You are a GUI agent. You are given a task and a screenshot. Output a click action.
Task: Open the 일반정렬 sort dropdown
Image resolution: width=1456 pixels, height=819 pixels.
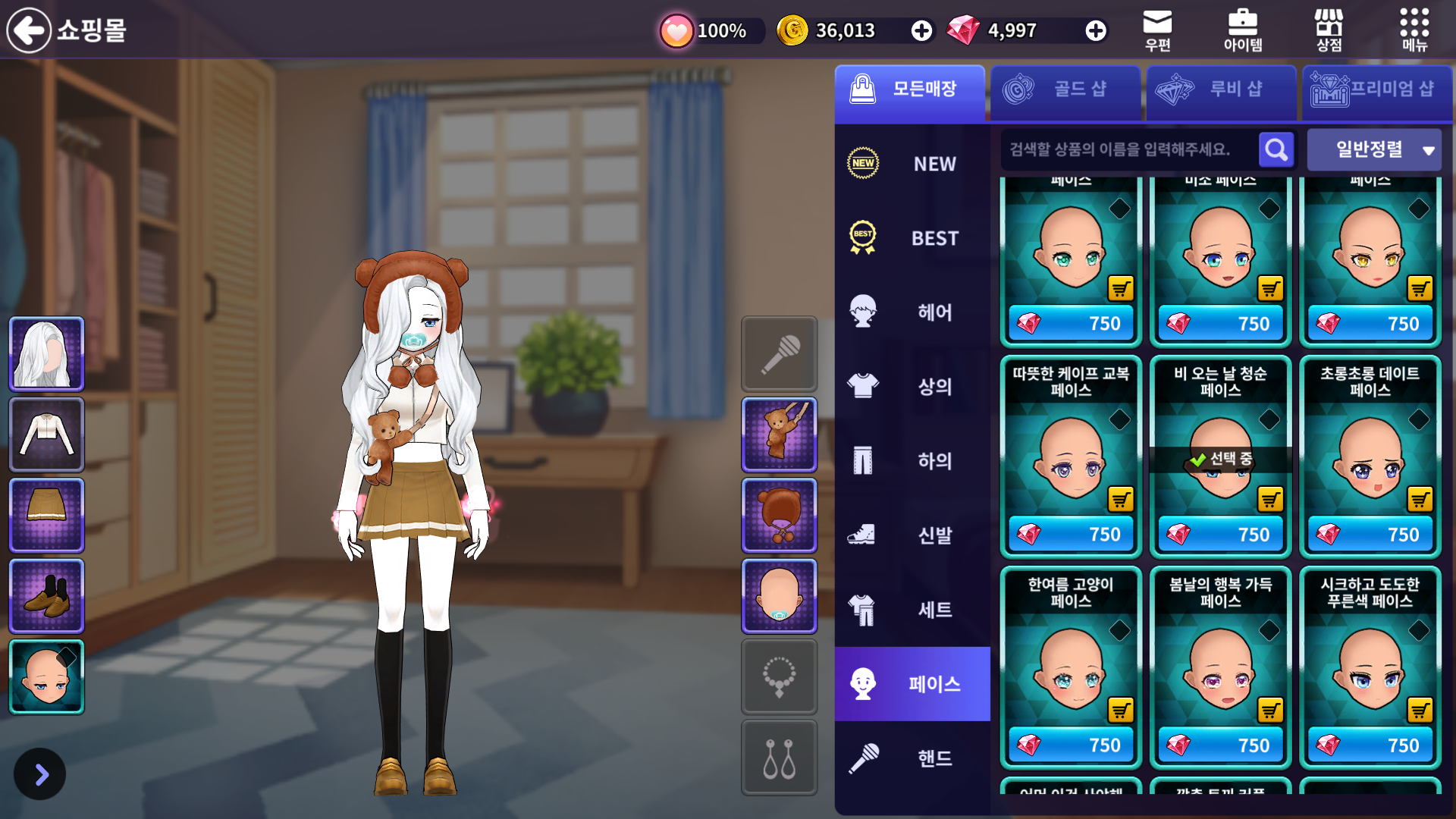tap(1374, 149)
